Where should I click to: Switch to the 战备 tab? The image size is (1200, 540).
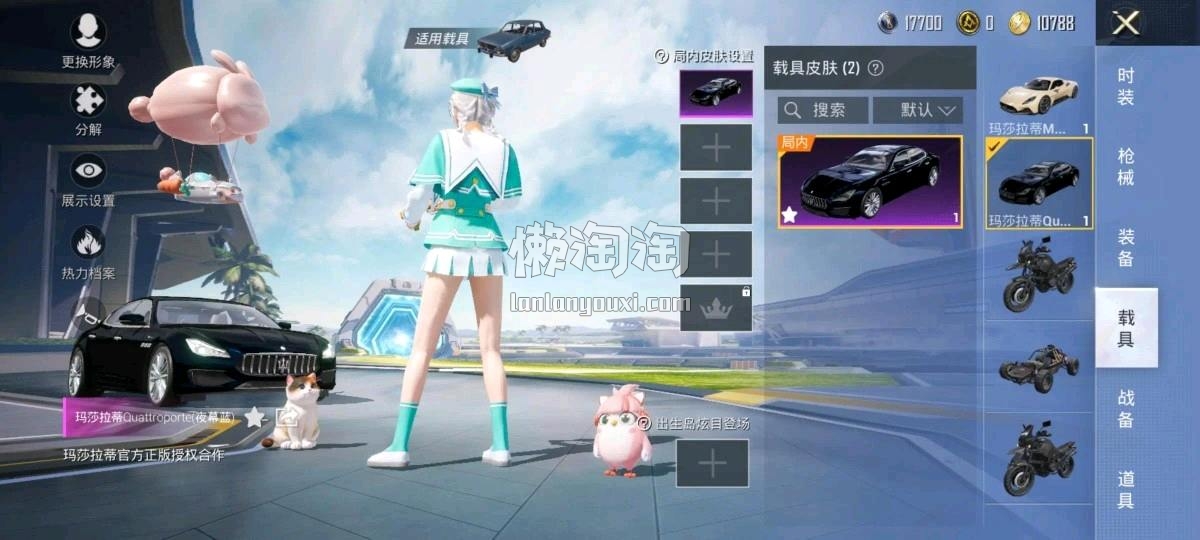[x=1126, y=408]
